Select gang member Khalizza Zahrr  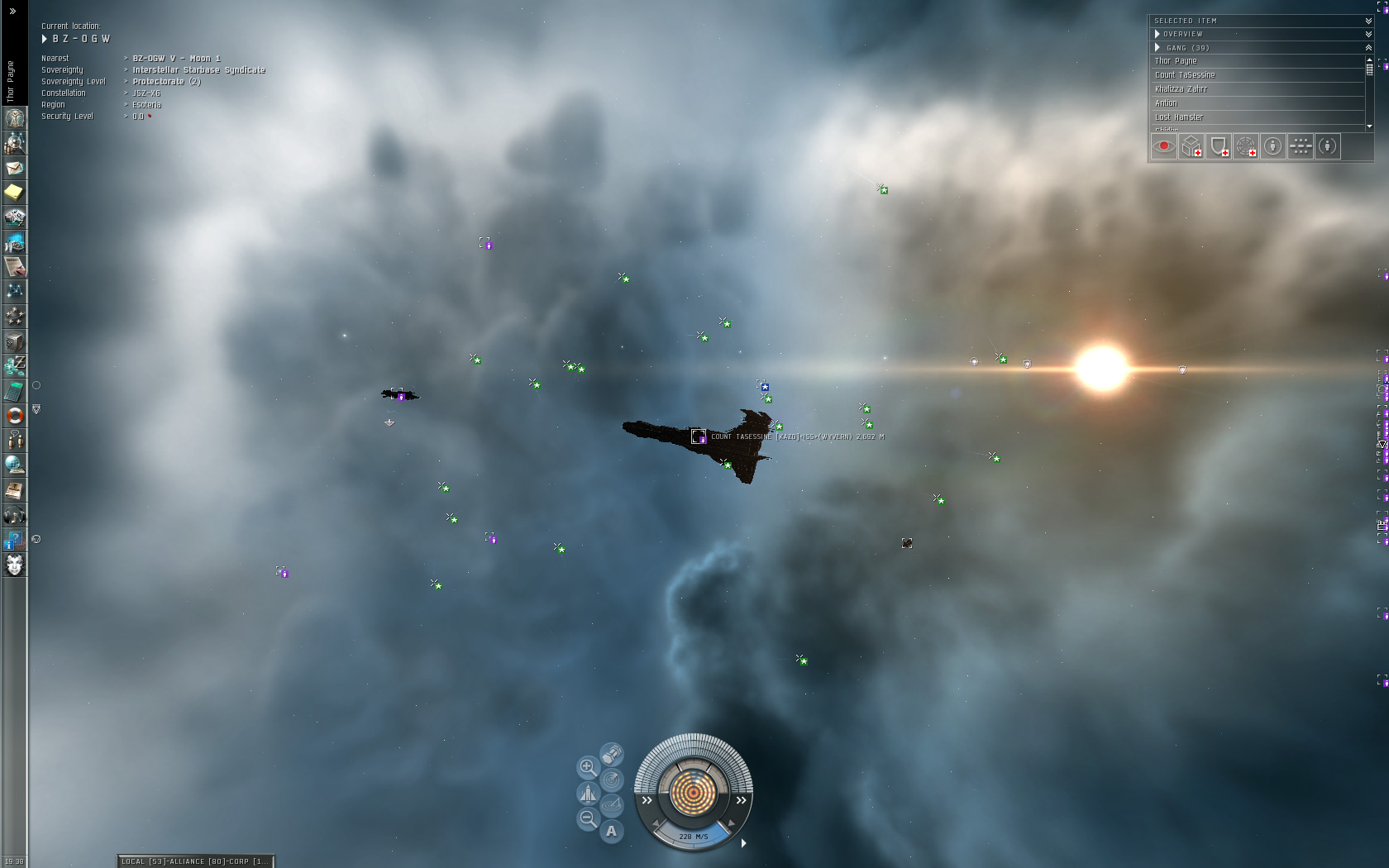click(x=1181, y=89)
